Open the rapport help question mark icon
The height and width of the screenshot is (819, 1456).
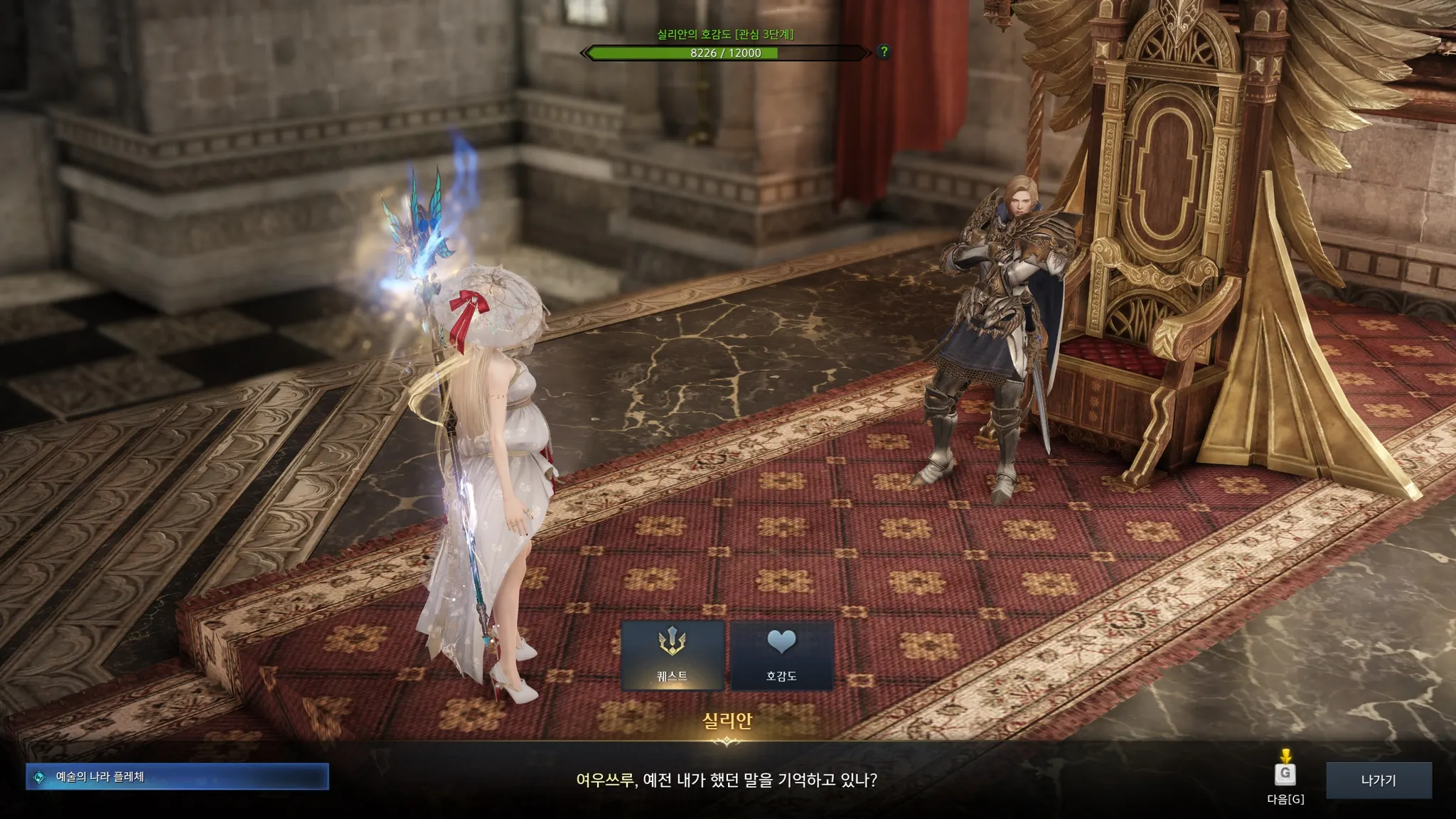click(x=884, y=52)
